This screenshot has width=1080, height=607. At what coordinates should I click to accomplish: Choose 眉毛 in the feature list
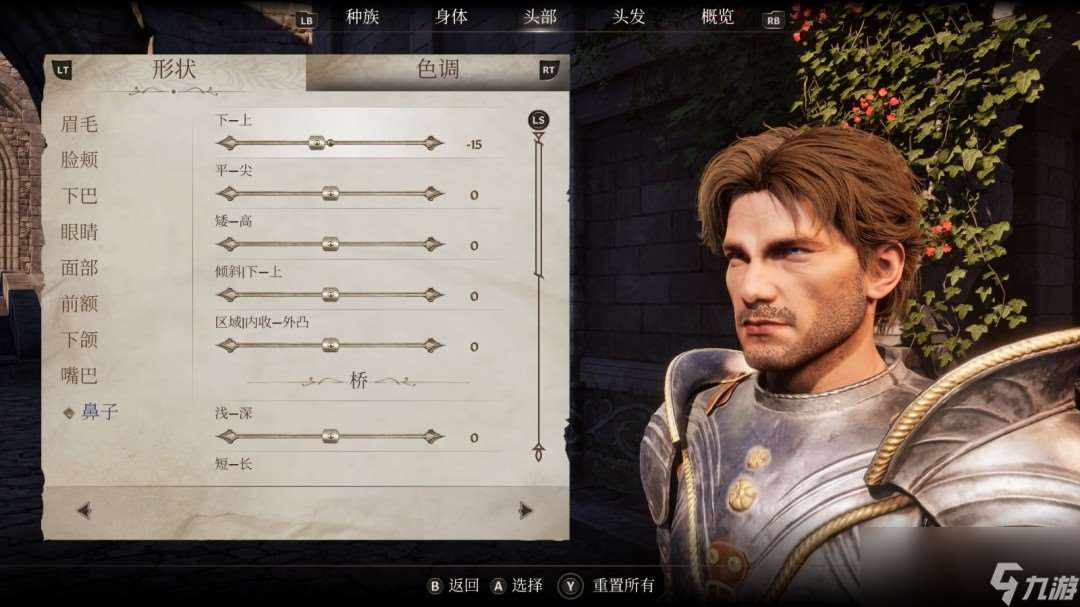coord(79,124)
